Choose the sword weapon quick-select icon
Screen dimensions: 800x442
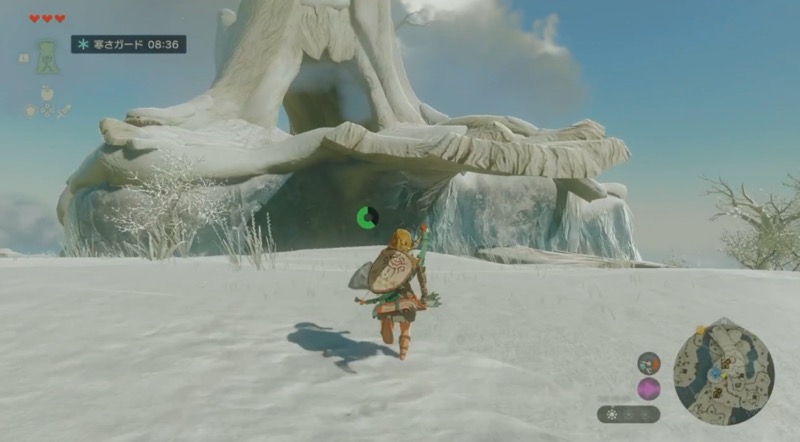pos(66,110)
